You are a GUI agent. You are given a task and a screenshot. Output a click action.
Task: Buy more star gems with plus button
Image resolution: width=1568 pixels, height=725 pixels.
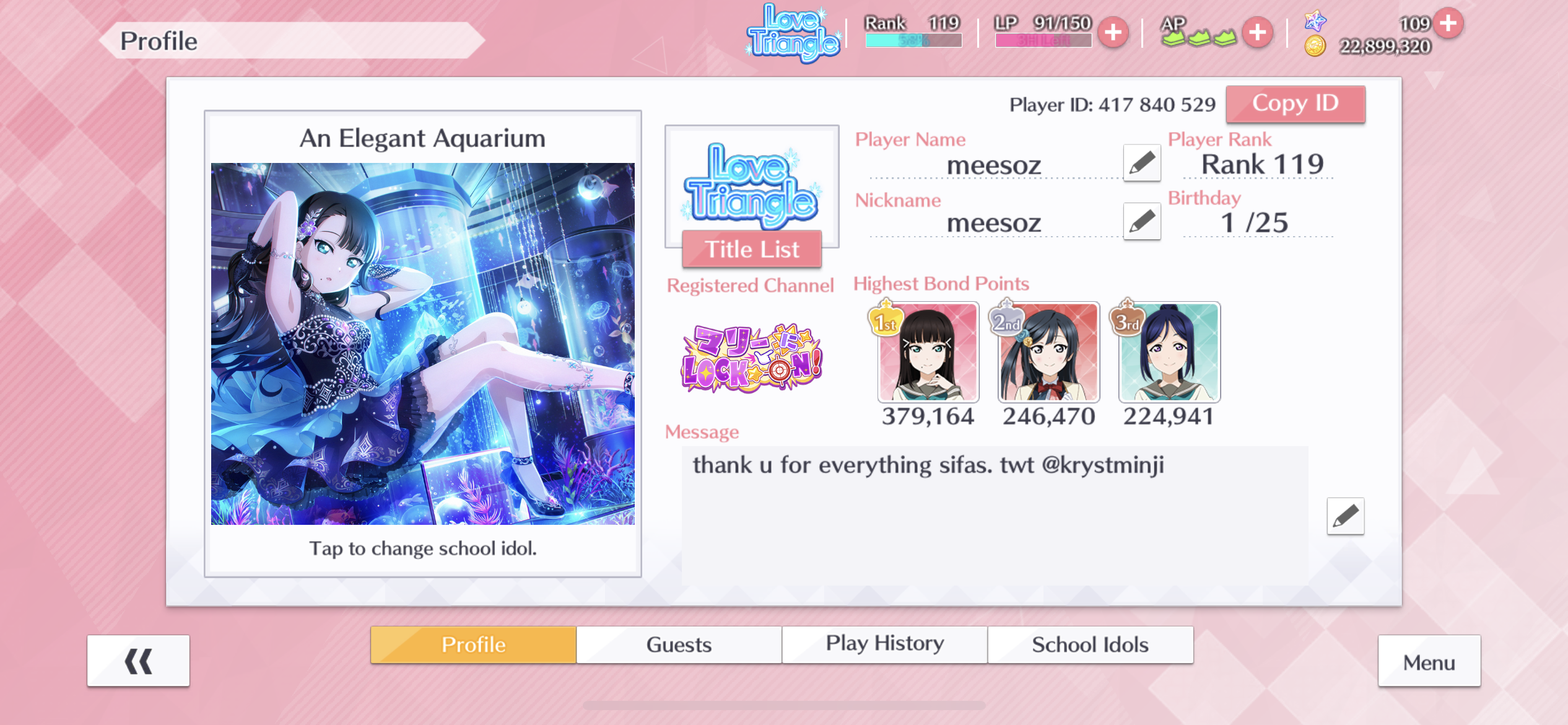pyautogui.click(x=1448, y=24)
